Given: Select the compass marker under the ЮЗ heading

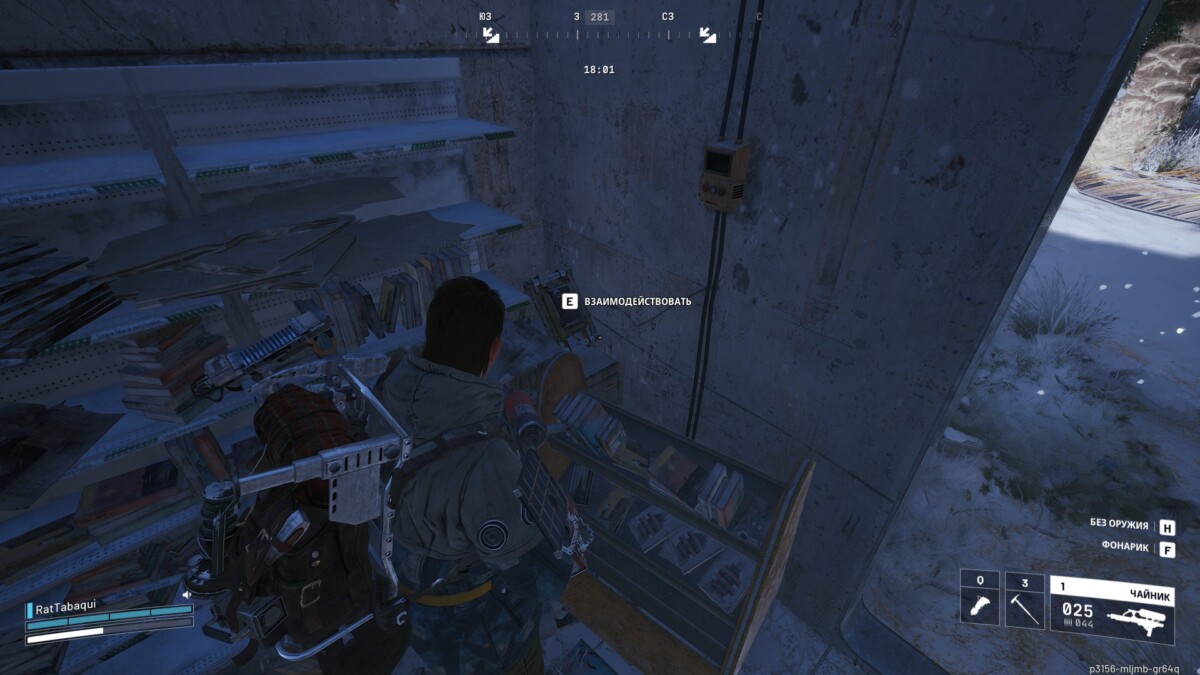Looking at the screenshot, I should 491,35.
